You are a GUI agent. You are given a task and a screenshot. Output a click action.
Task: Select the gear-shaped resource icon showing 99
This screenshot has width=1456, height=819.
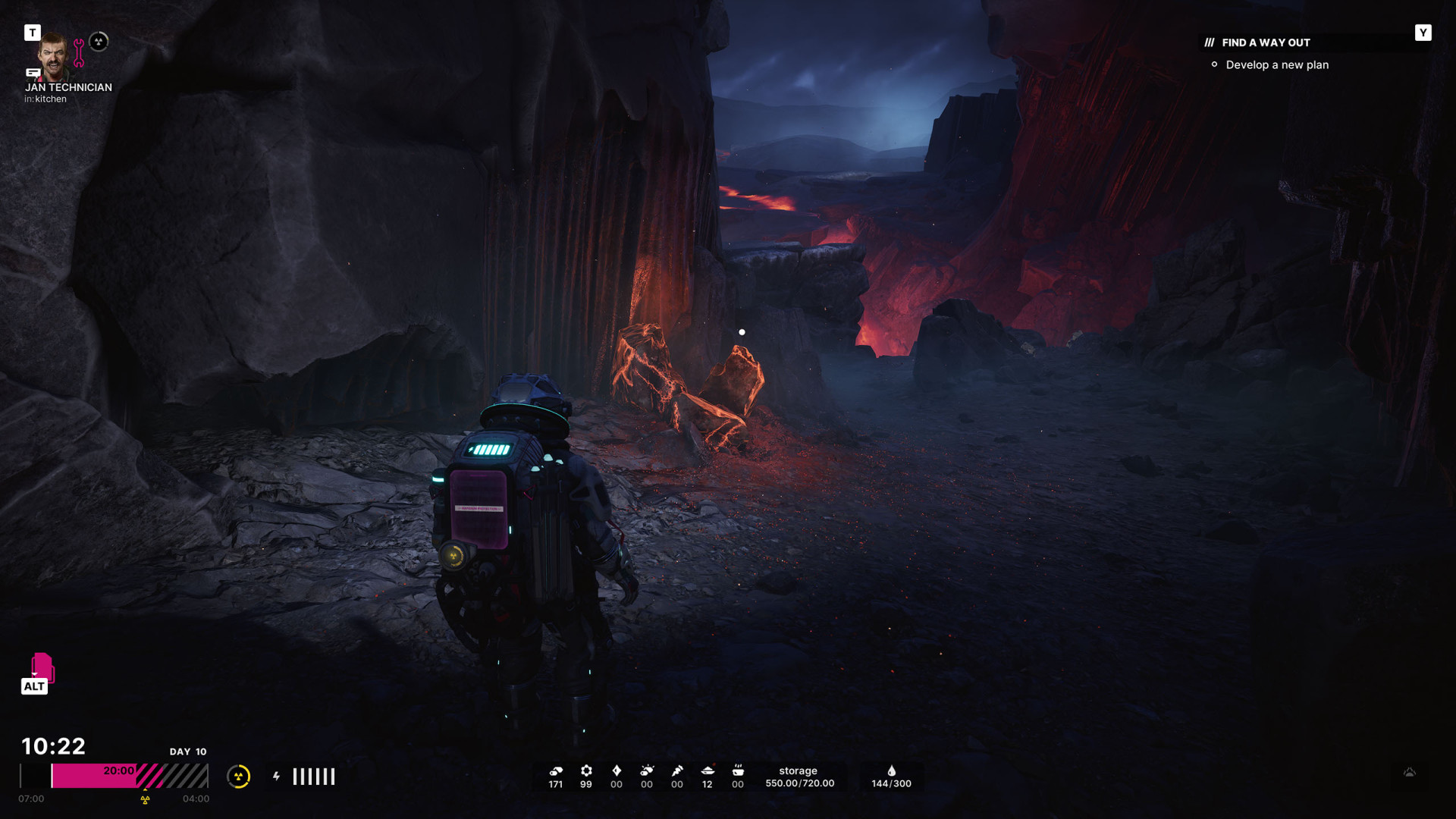point(586,771)
